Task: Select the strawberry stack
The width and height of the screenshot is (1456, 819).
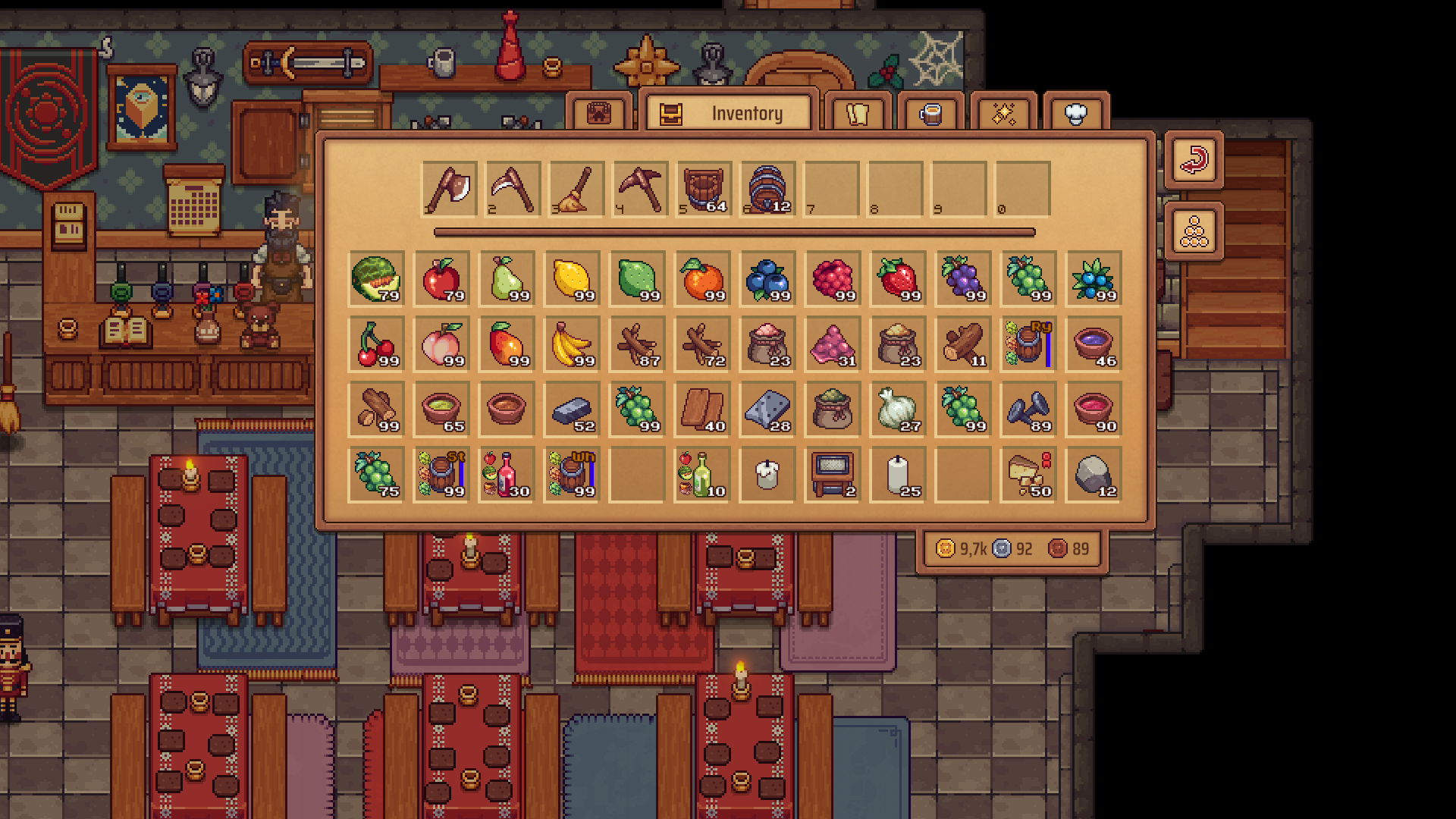Action: 898,278
